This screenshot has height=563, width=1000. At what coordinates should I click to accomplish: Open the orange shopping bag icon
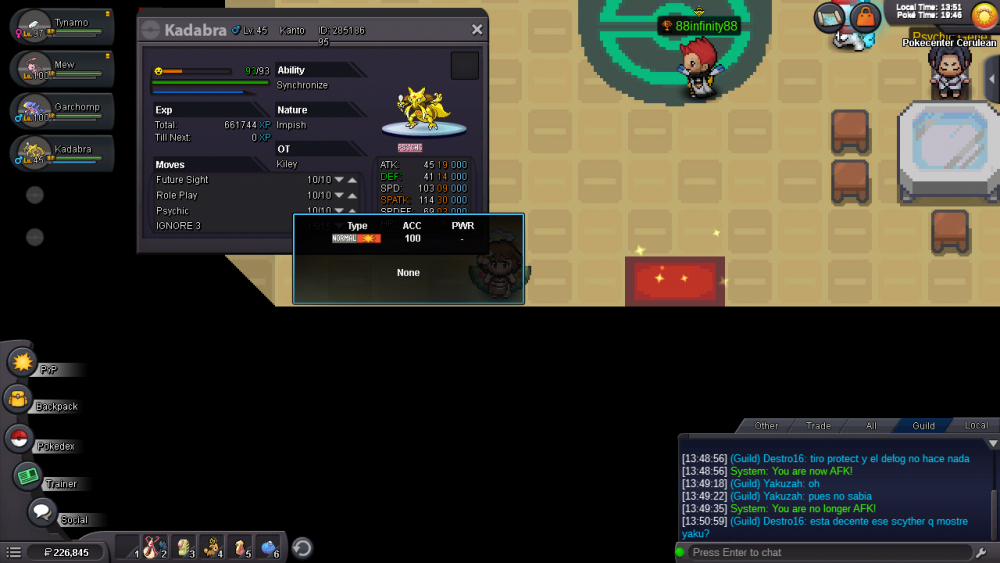click(865, 16)
